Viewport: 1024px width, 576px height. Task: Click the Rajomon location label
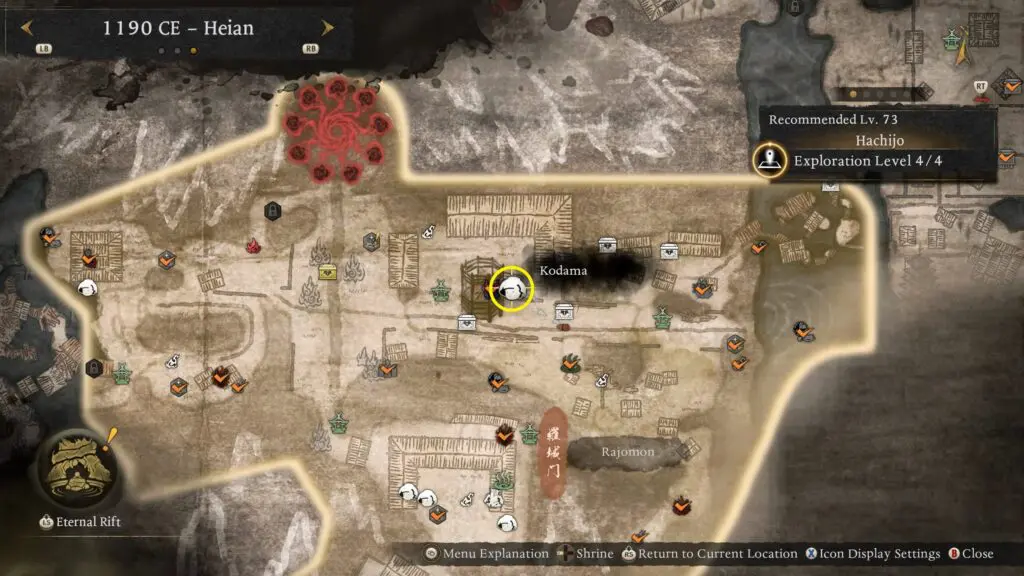[x=627, y=452]
